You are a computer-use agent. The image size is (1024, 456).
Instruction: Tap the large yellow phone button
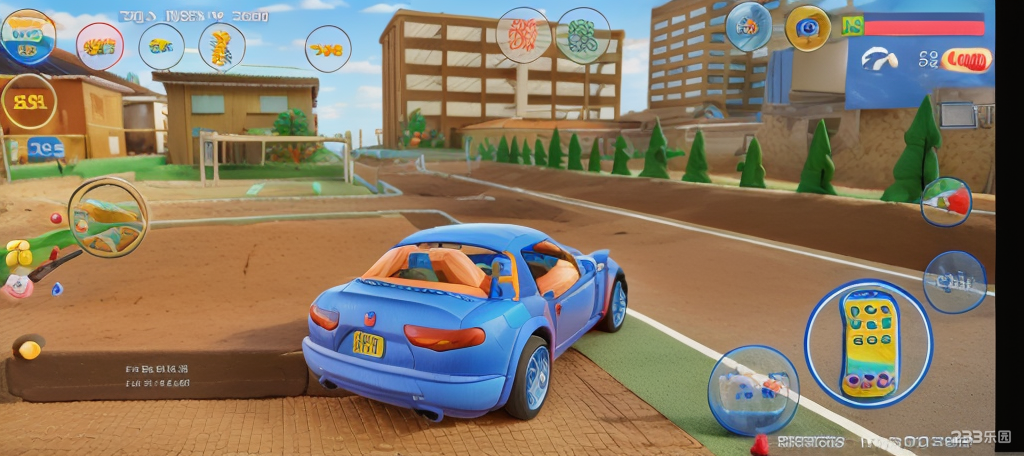point(869,343)
